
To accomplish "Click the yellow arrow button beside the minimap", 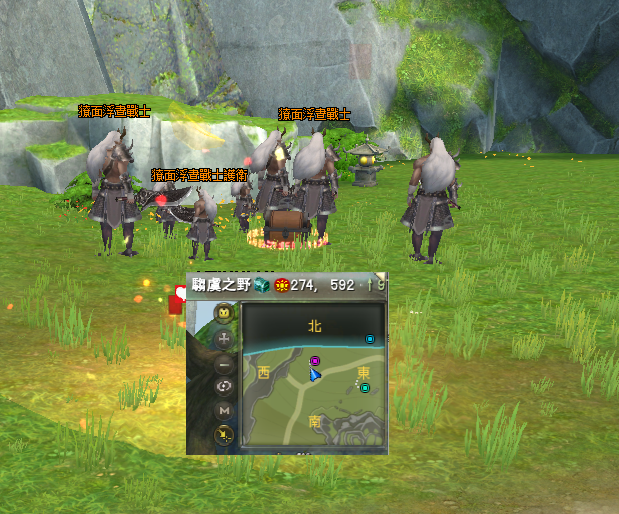I will [224, 434].
